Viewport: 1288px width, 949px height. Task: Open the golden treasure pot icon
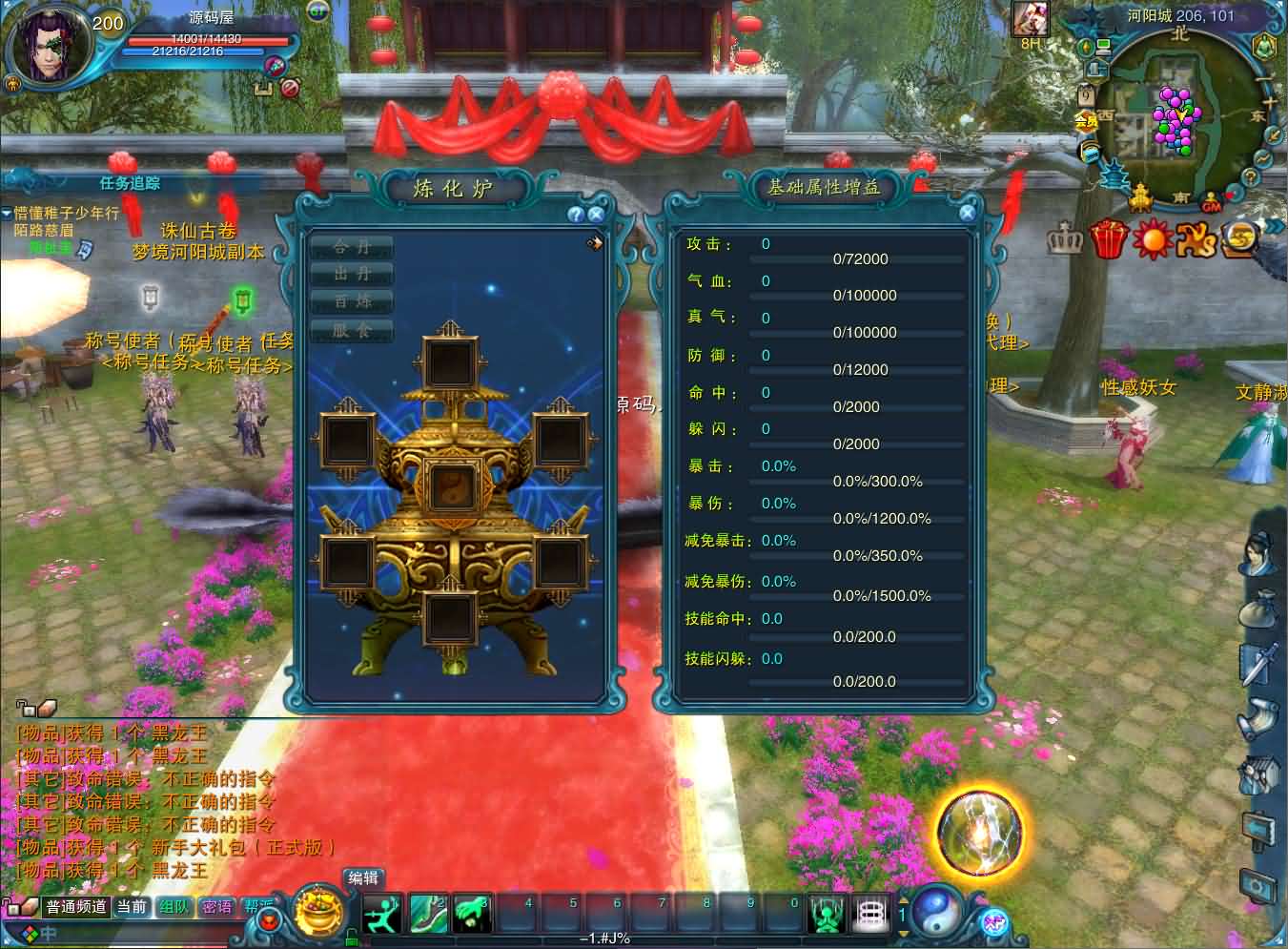318,912
